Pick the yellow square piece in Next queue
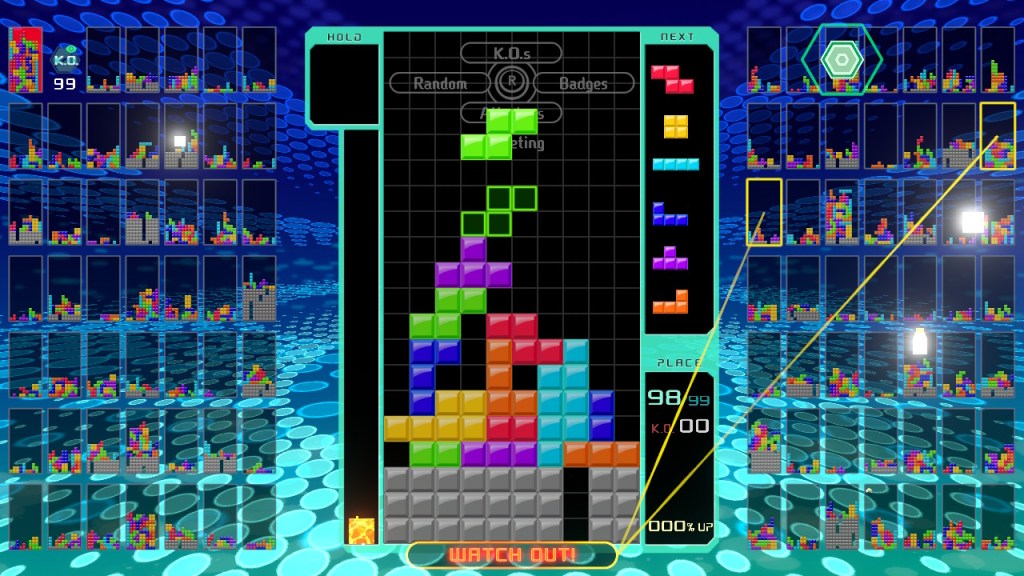The height and width of the screenshot is (576, 1024). pyautogui.click(x=676, y=126)
